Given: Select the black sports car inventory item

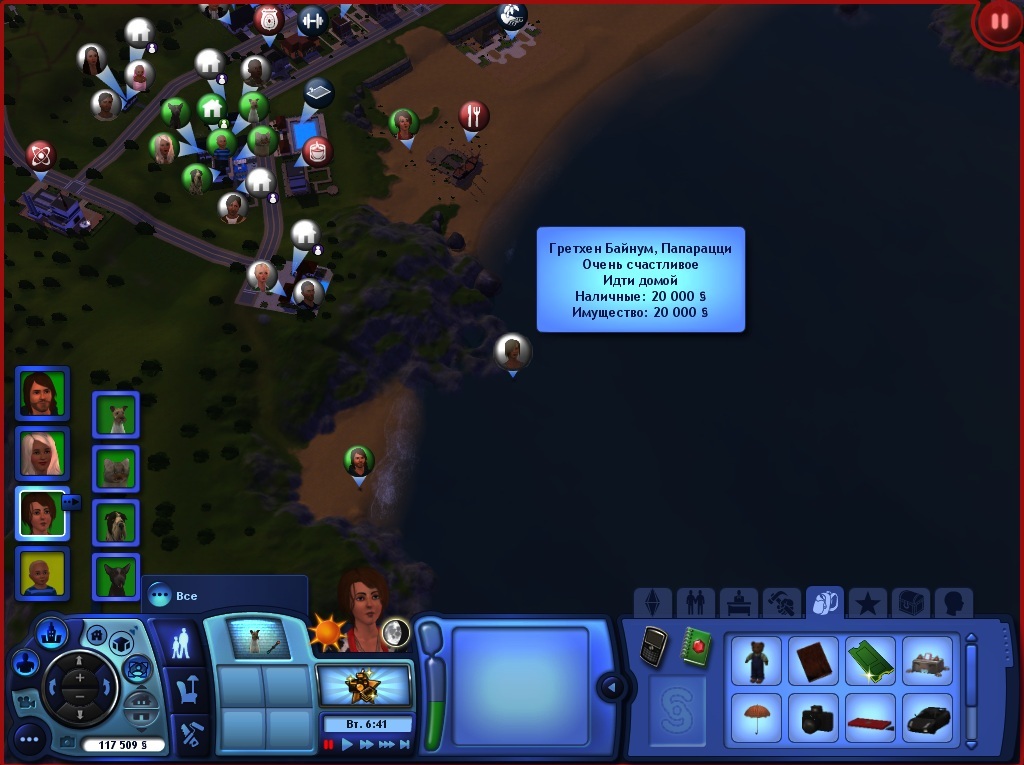Looking at the screenshot, I should point(926,717).
